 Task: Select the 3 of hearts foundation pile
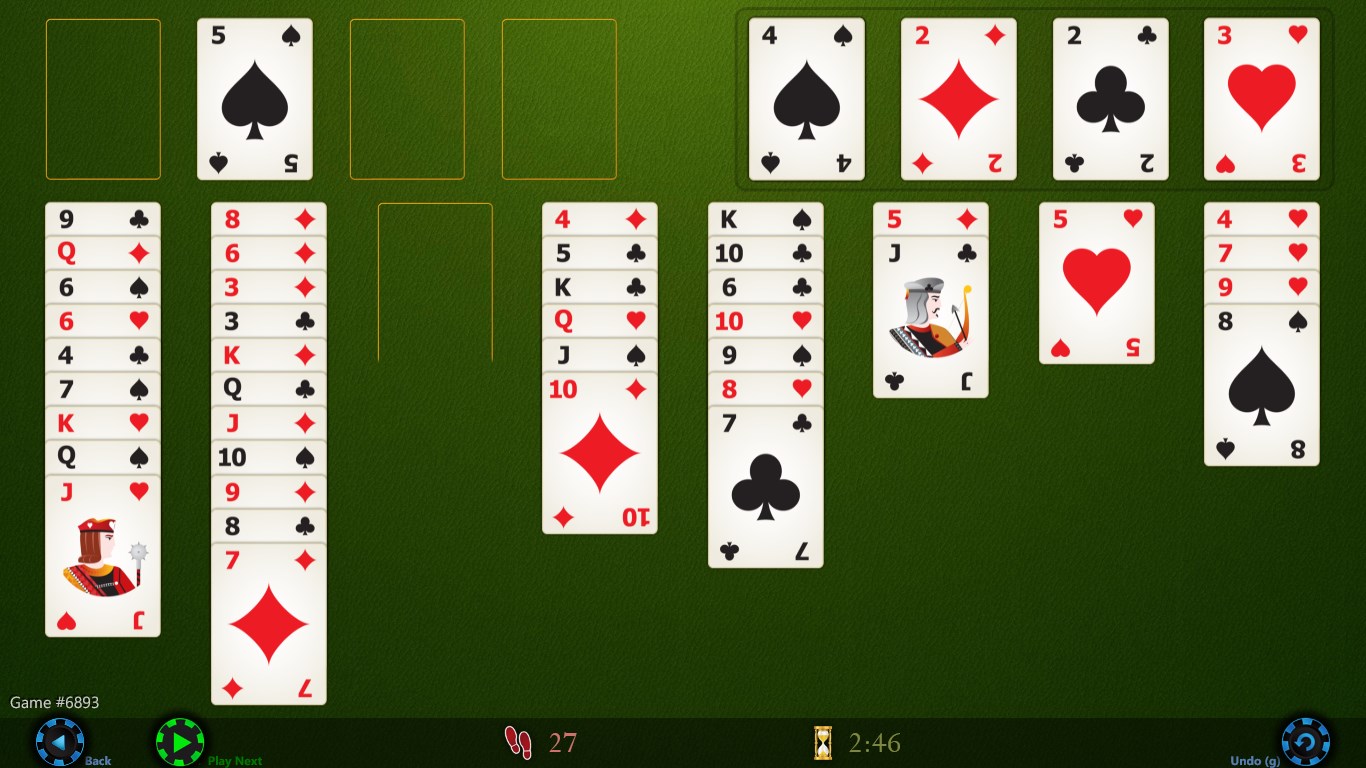click(1262, 97)
